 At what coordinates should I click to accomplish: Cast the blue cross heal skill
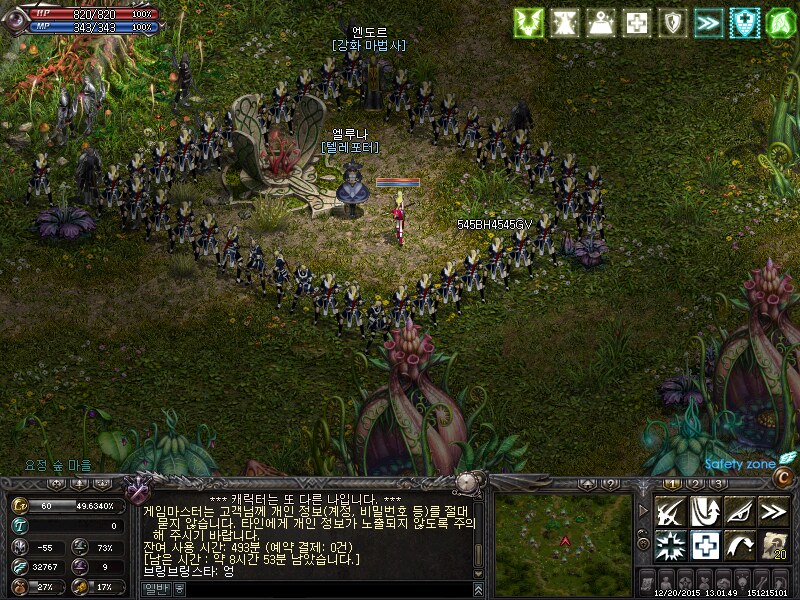pos(706,545)
